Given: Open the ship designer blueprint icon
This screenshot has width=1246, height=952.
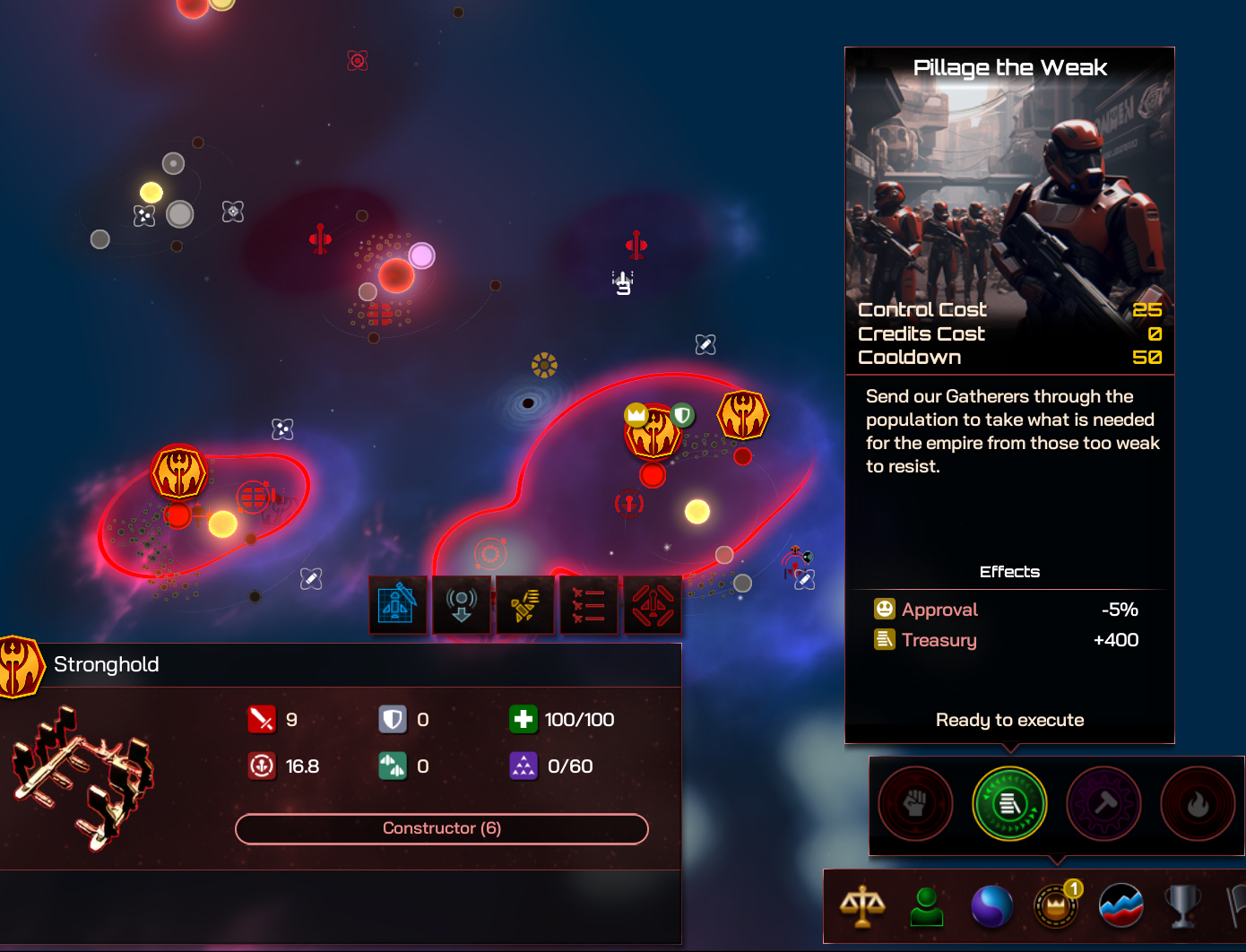Looking at the screenshot, I should (398, 605).
